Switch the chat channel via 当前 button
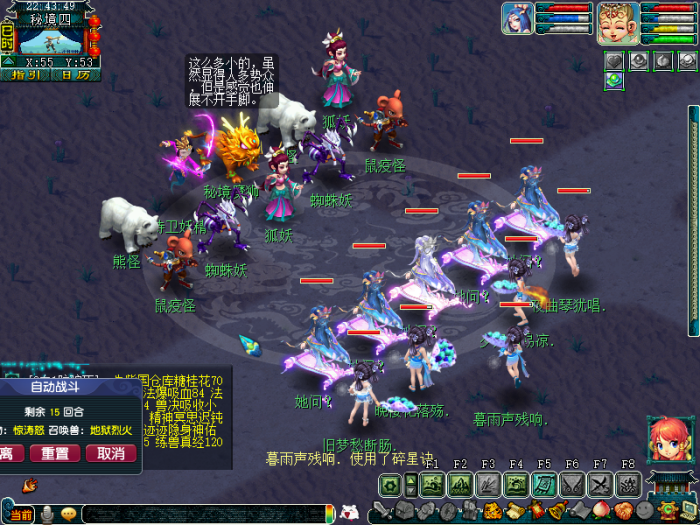This screenshot has width=700, height=525. (x=22, y=514)
